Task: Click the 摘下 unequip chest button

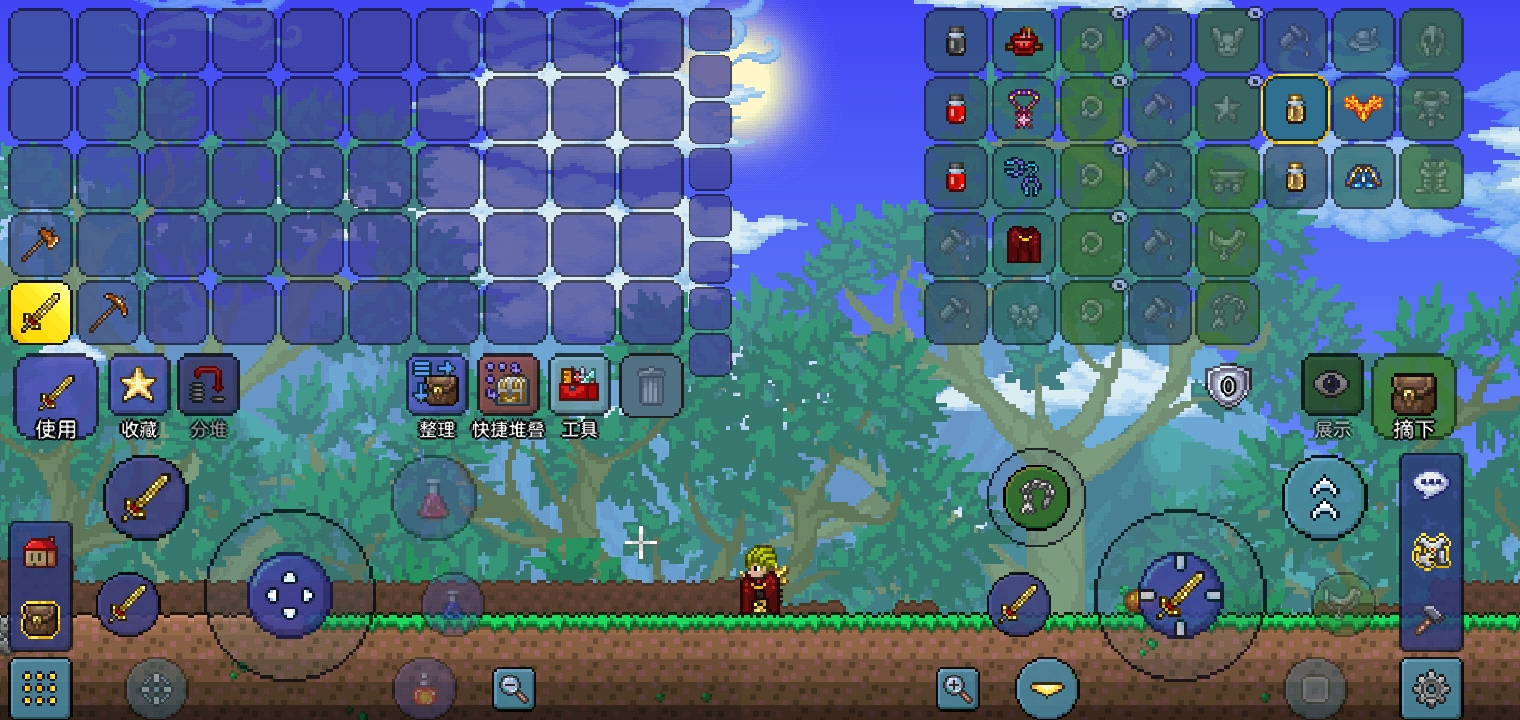Action: coord(1413,396)
